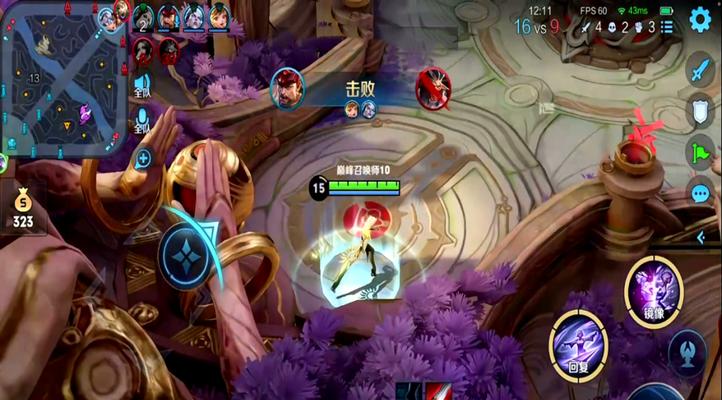Tap the green flag gather signal

tap(701, 151)
